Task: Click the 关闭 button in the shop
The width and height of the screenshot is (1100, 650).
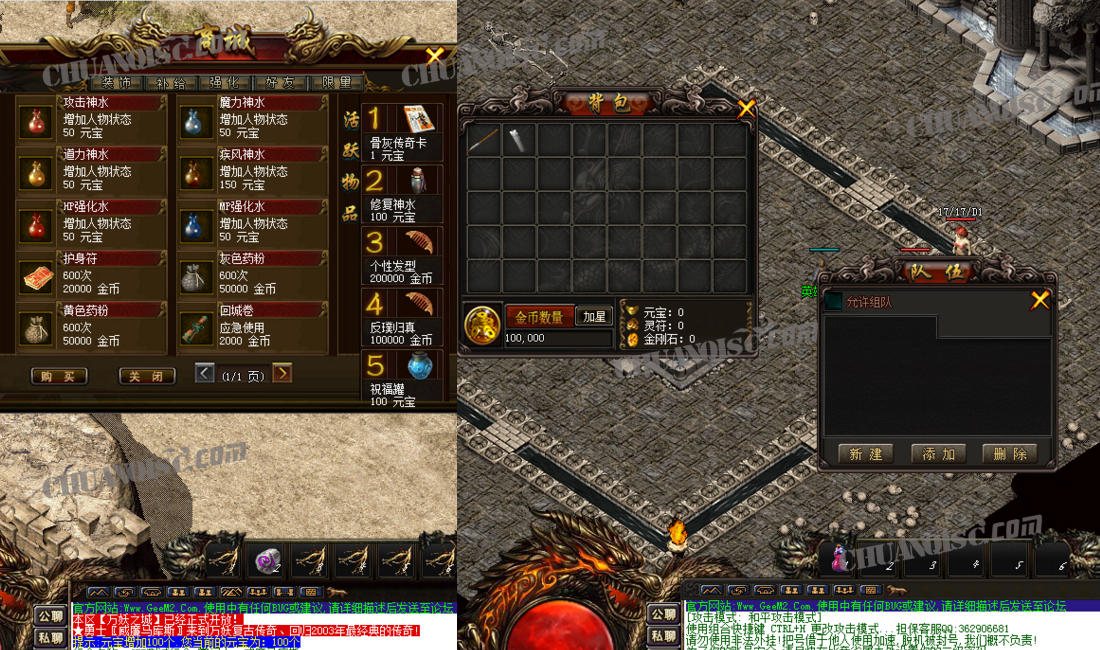Action: [147, 376]
